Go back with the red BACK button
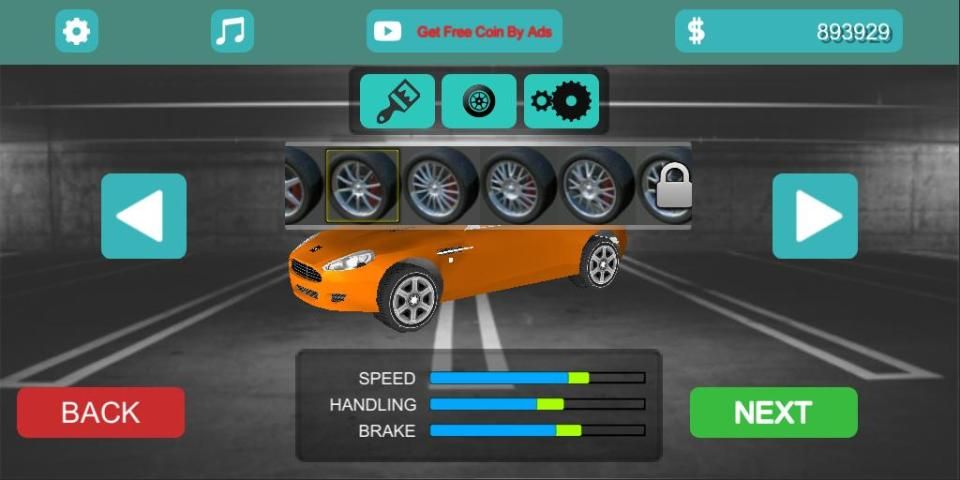The width and height of the screenshot is (960, 480). (101, 412)
